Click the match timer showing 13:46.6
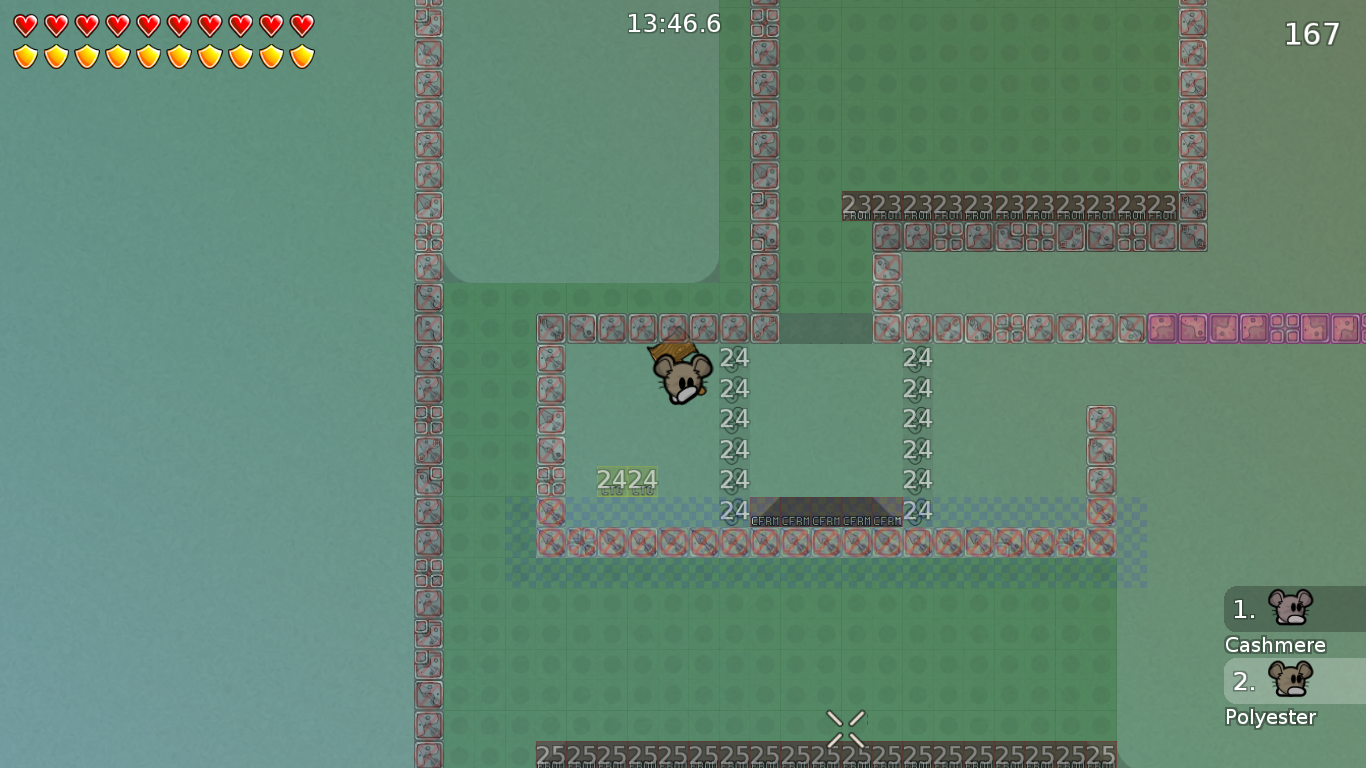1366x768 pixels. point(673,23)
